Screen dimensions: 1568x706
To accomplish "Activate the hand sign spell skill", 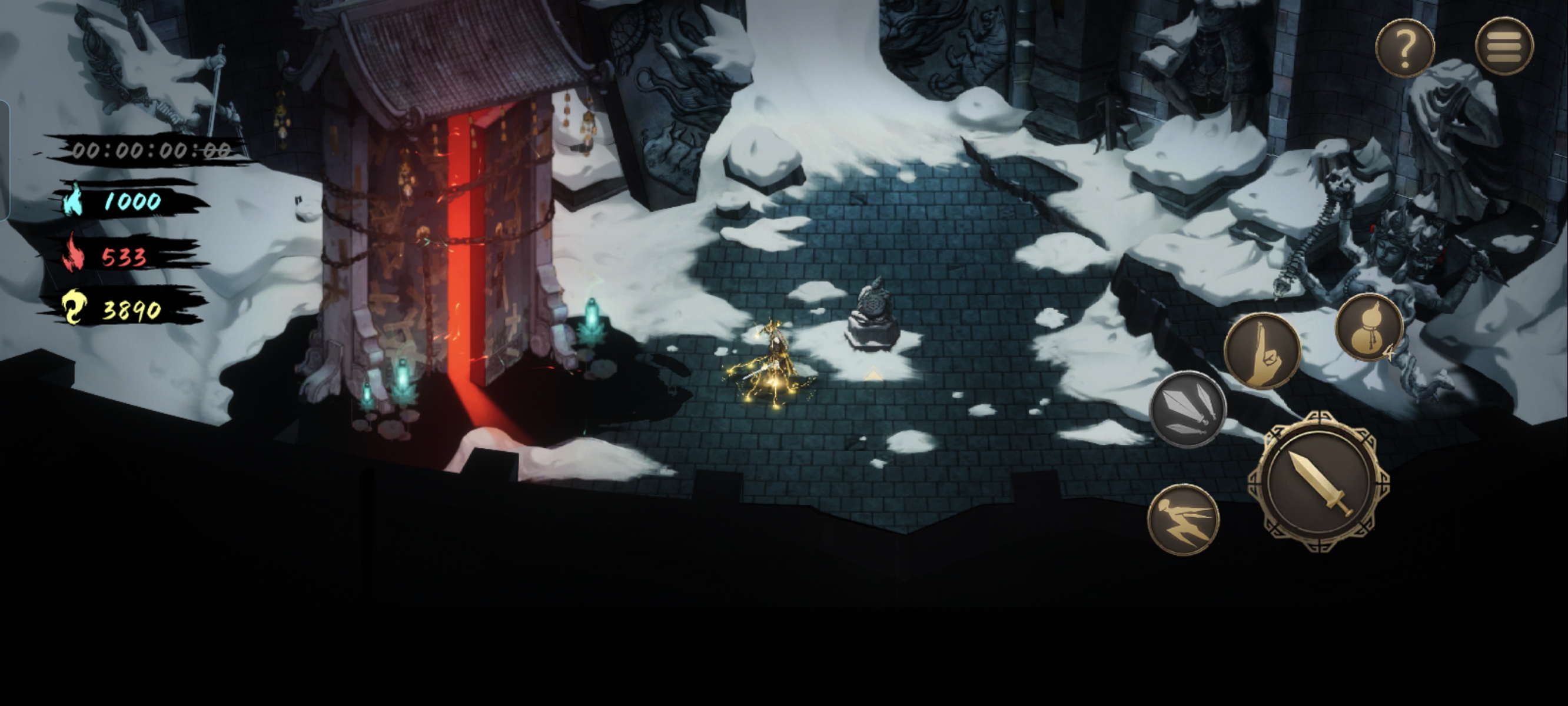I will (x=1262, y=351).
